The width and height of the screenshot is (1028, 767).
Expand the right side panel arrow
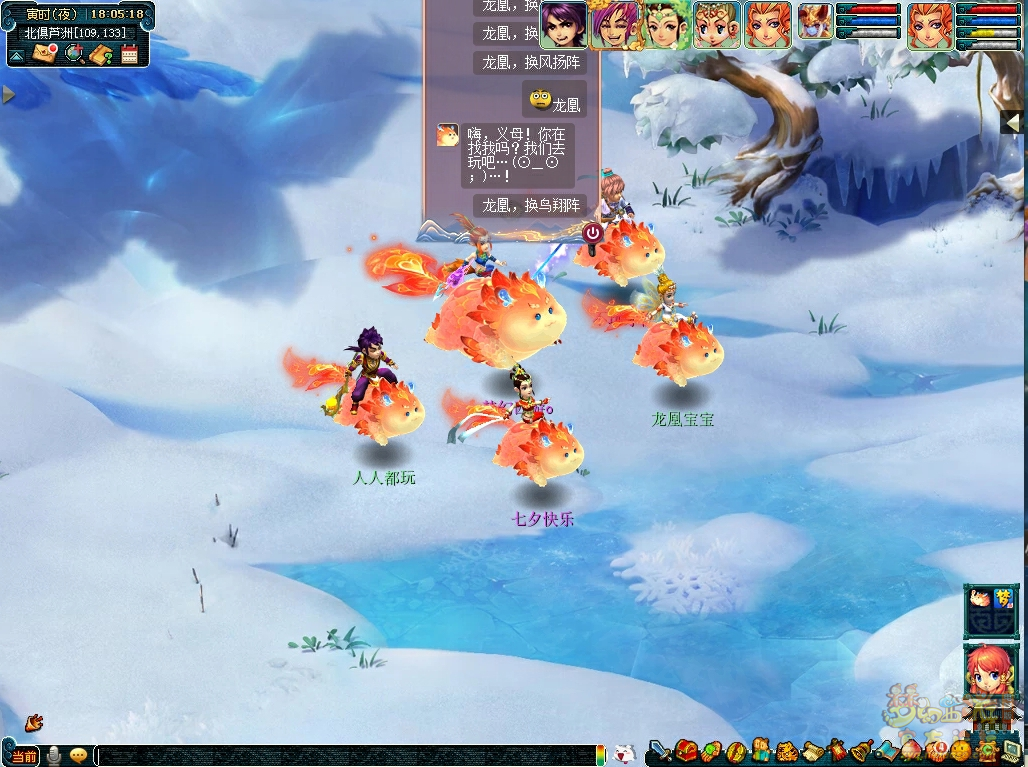1013,122
